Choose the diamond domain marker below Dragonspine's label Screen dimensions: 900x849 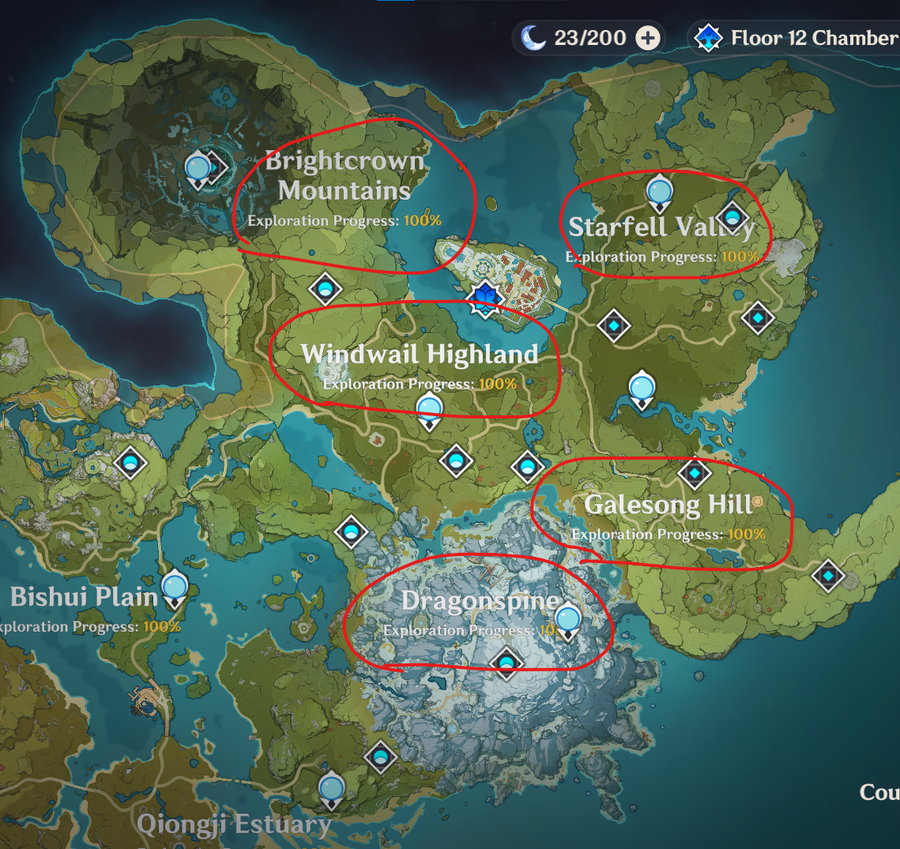pos(506,662)
